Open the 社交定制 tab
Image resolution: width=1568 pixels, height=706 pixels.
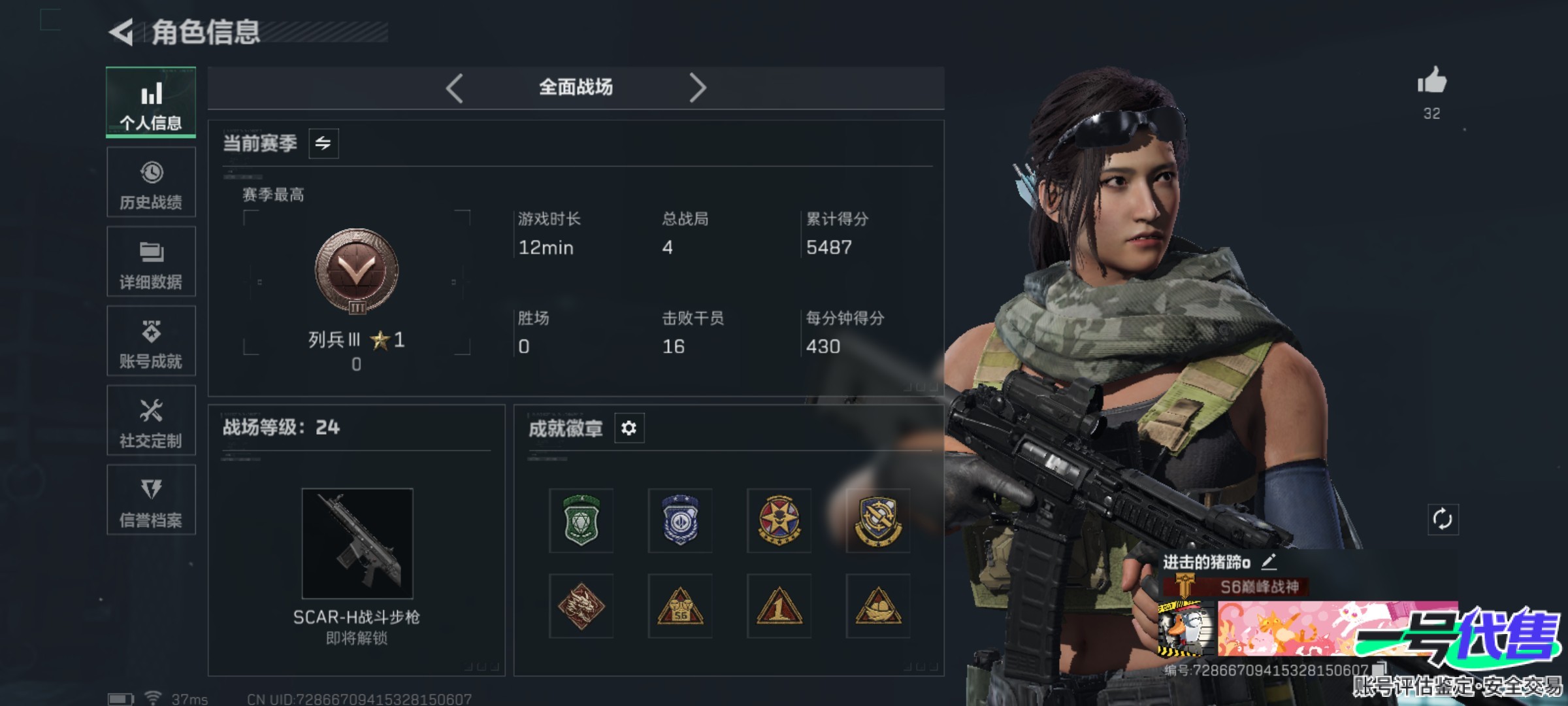(x=151, y=420)
